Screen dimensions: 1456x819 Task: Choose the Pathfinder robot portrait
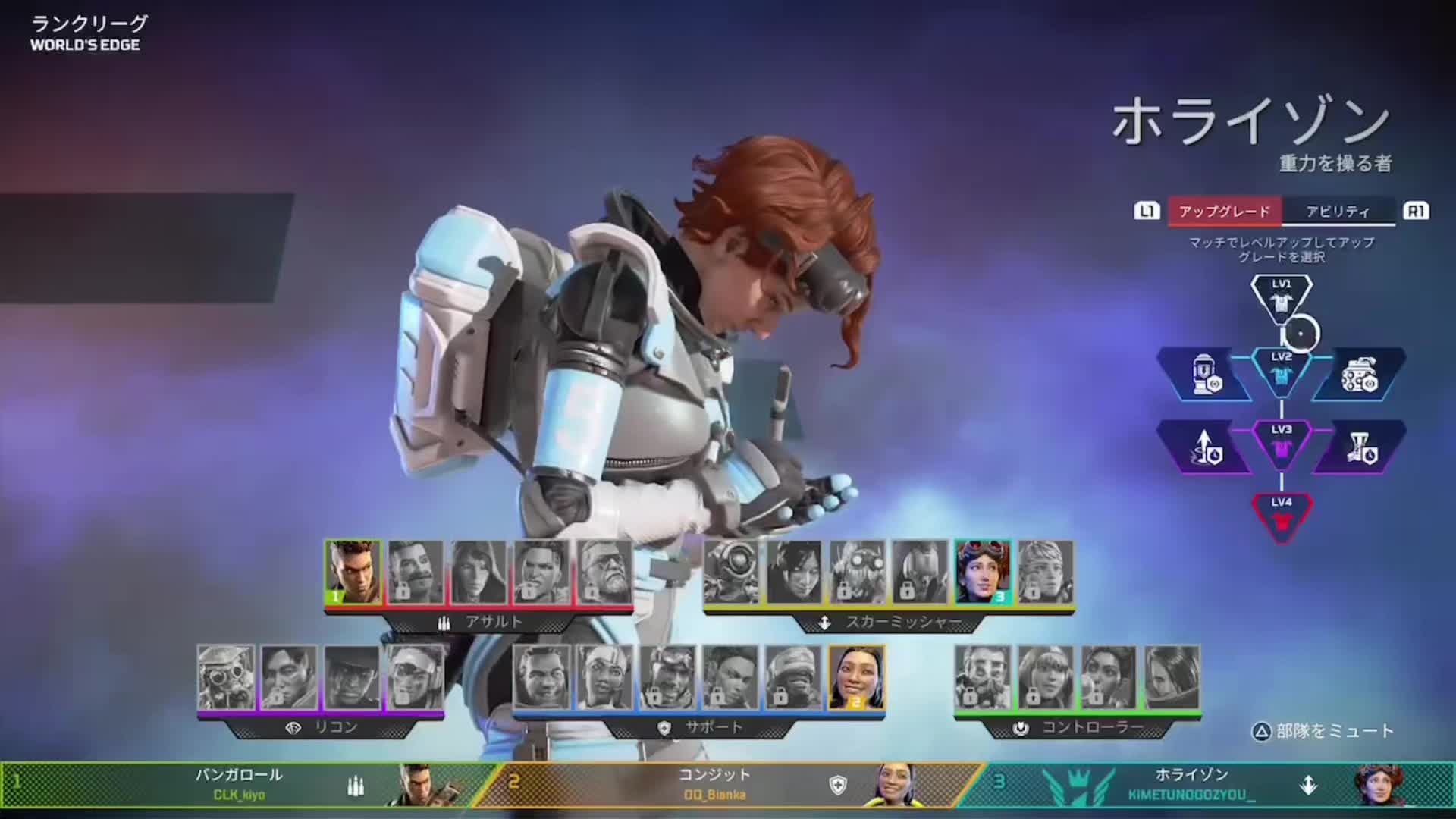point(731,572)
